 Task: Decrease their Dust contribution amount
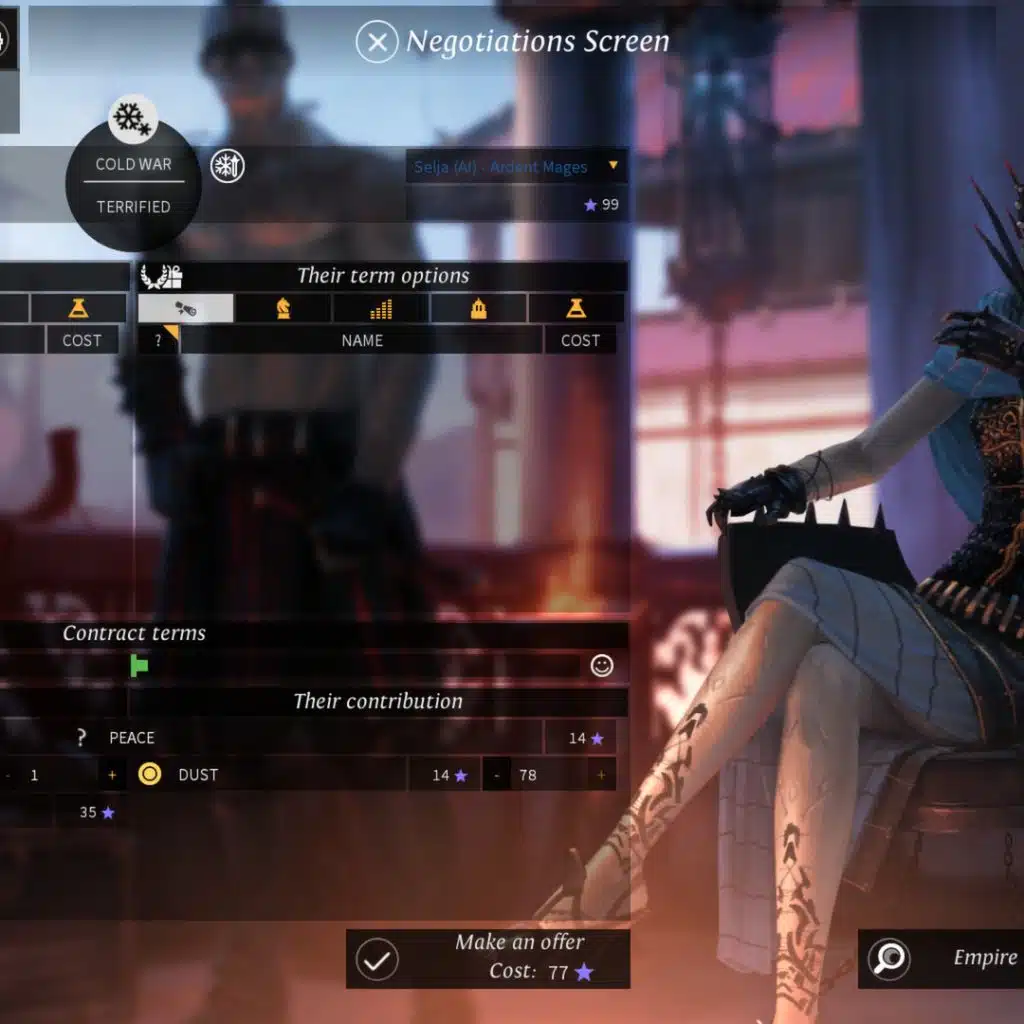point(497,775)
